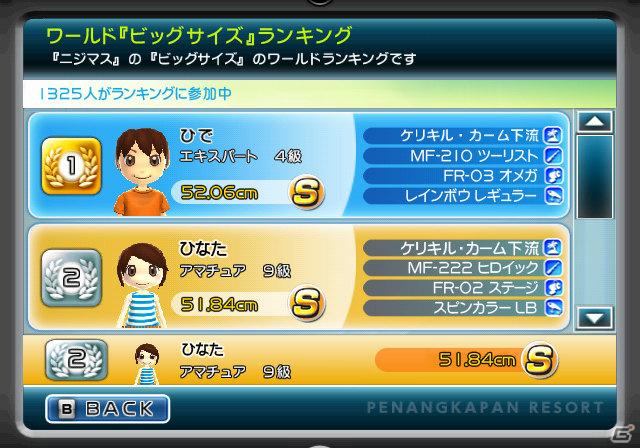Screen dimensions: 640x448
Task: Click the scroll down arrow
Action: click(595, 318)
